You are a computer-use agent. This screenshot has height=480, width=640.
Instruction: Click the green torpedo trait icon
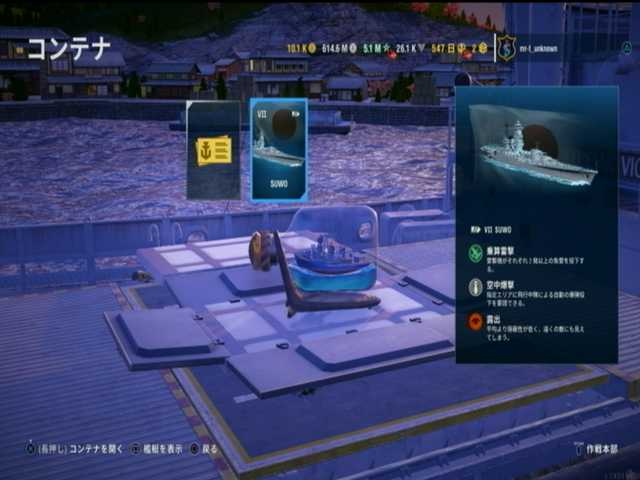(476, 256)
